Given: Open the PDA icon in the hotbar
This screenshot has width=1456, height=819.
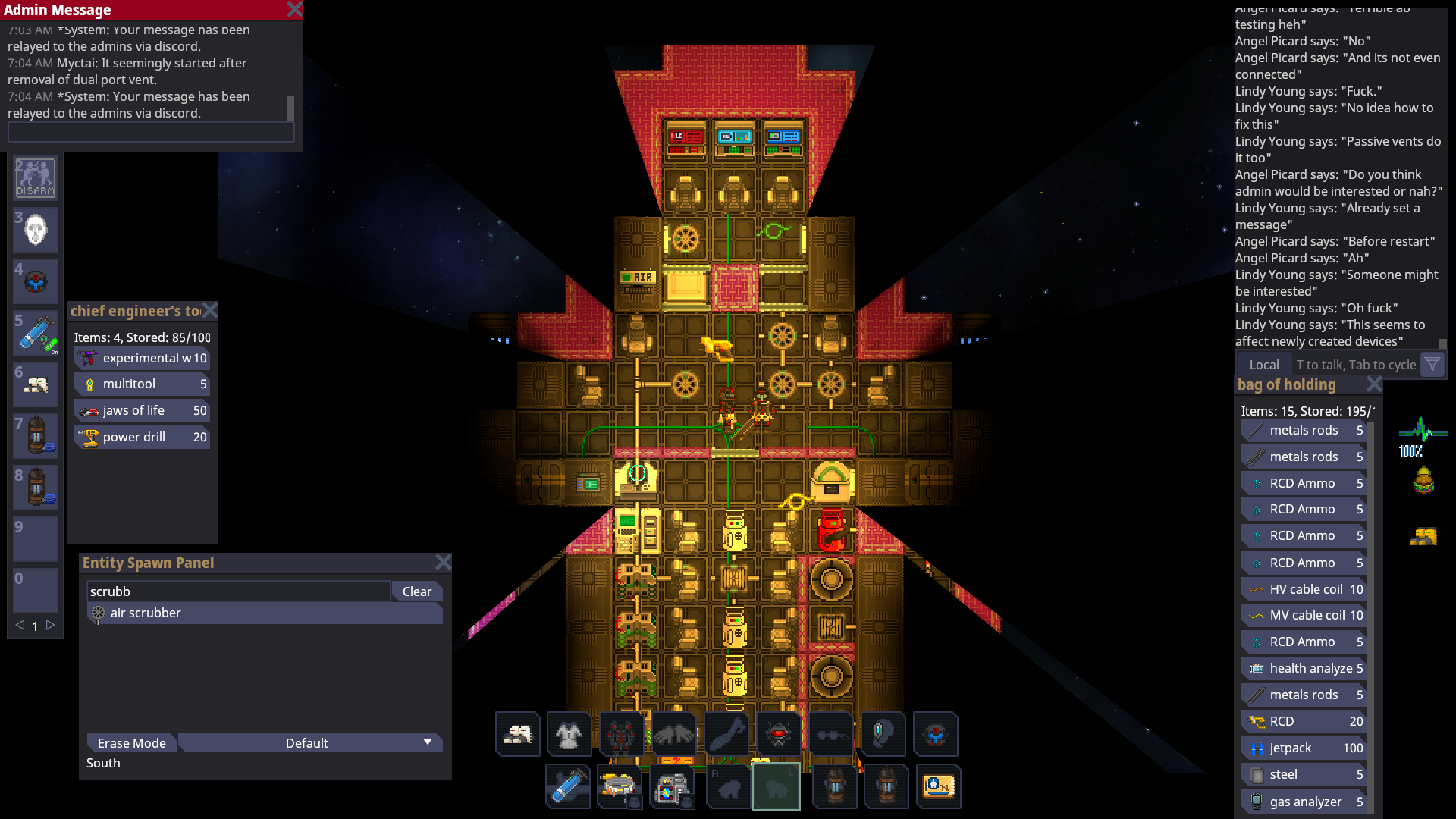Looking at the screenshot, I should click(939, 786).
